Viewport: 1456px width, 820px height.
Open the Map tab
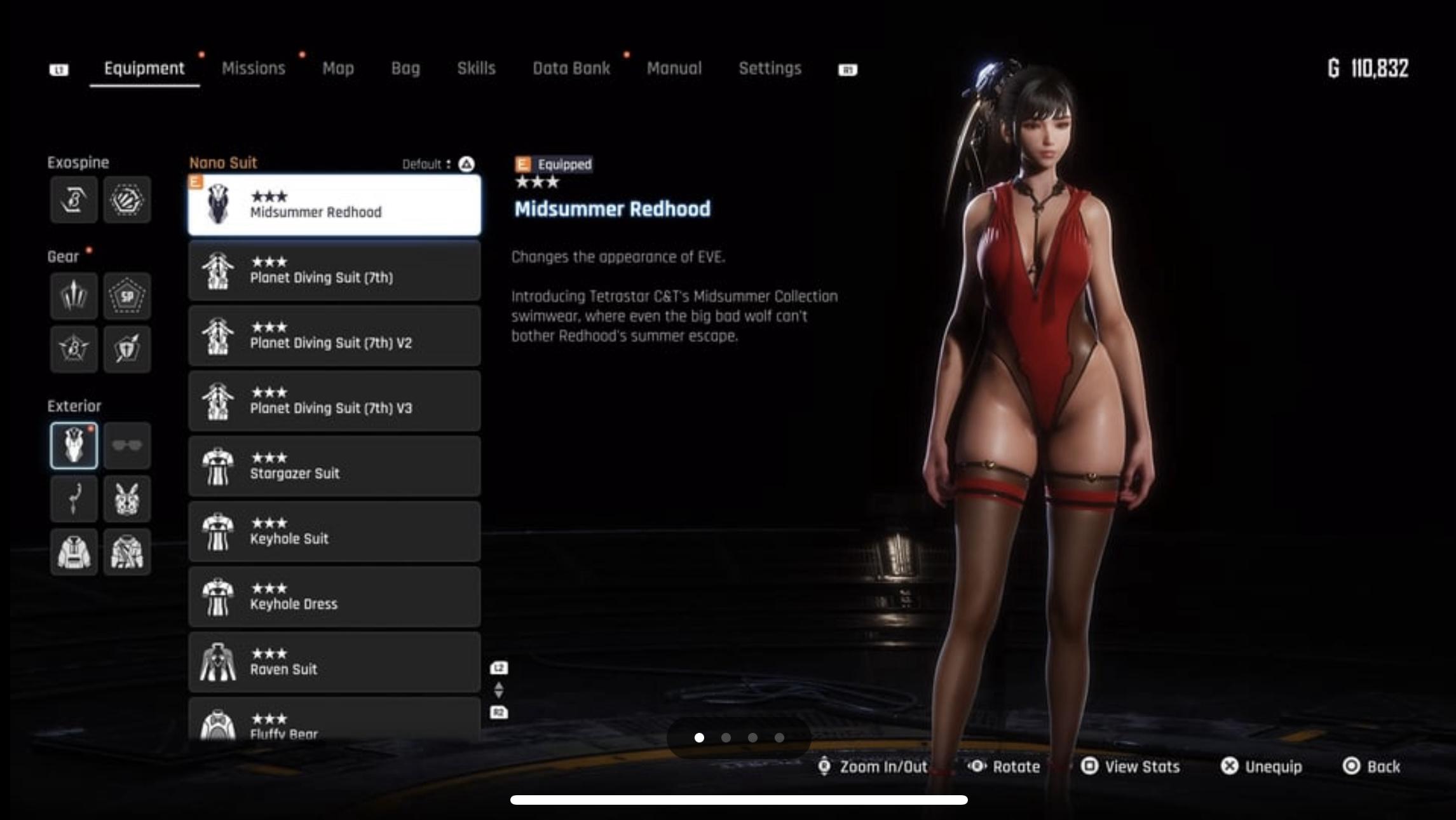point(337,69)
